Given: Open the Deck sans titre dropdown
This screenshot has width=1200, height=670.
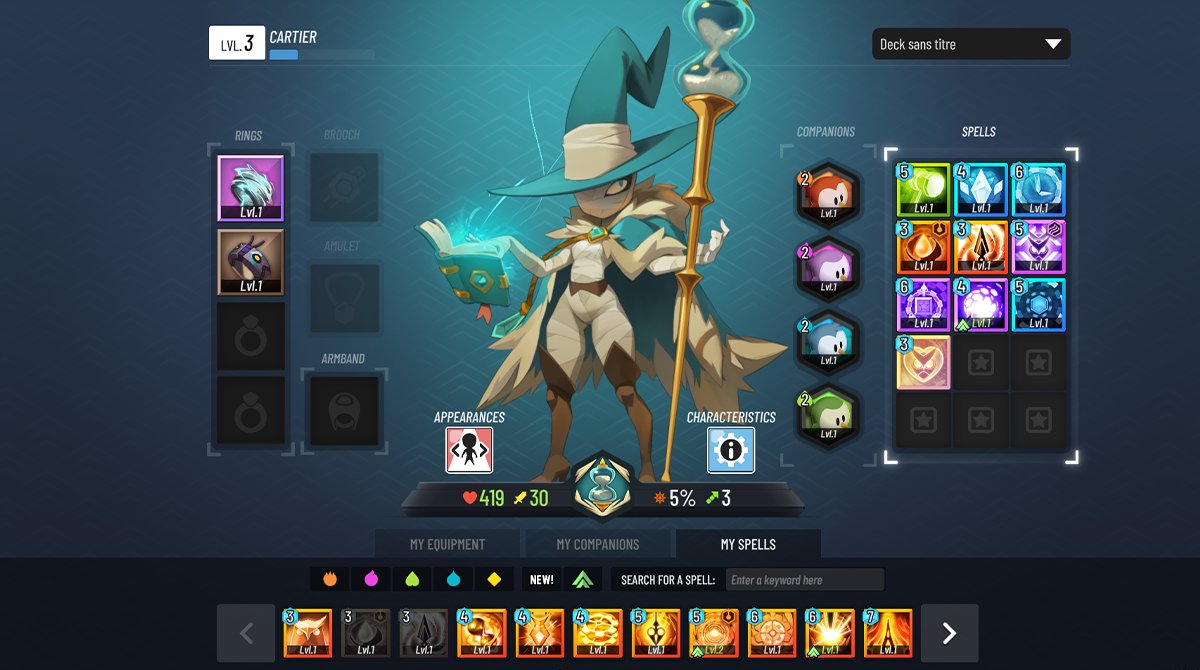Looking at the screenshot, I should click(970, 44).
